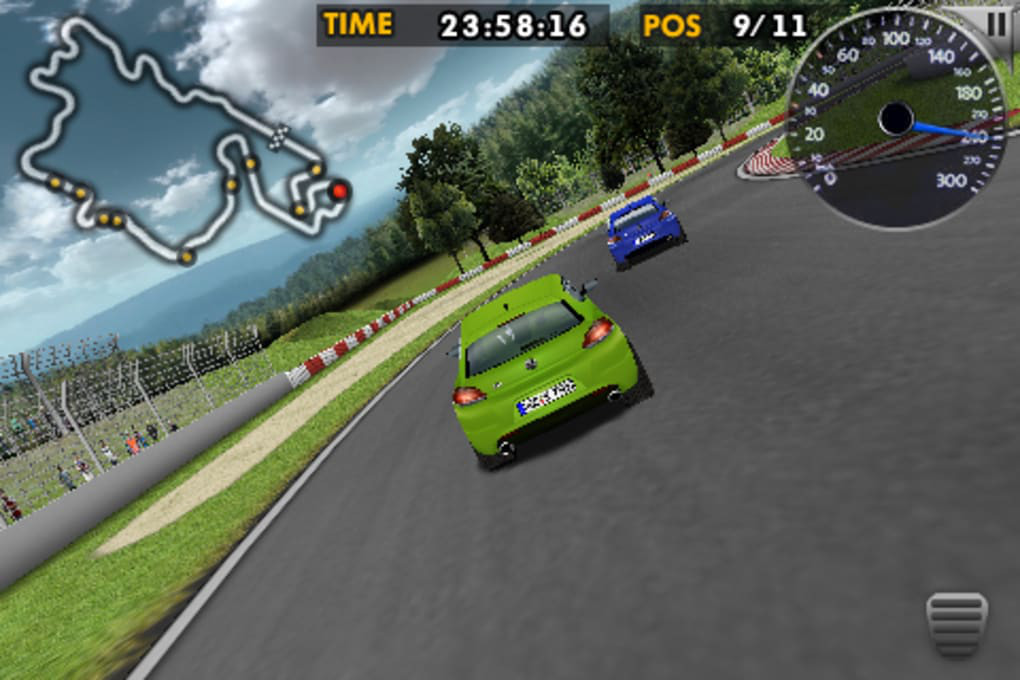Pause the race with the pause button
Screen dimensions: 1020x680
(x=997, y=24)
